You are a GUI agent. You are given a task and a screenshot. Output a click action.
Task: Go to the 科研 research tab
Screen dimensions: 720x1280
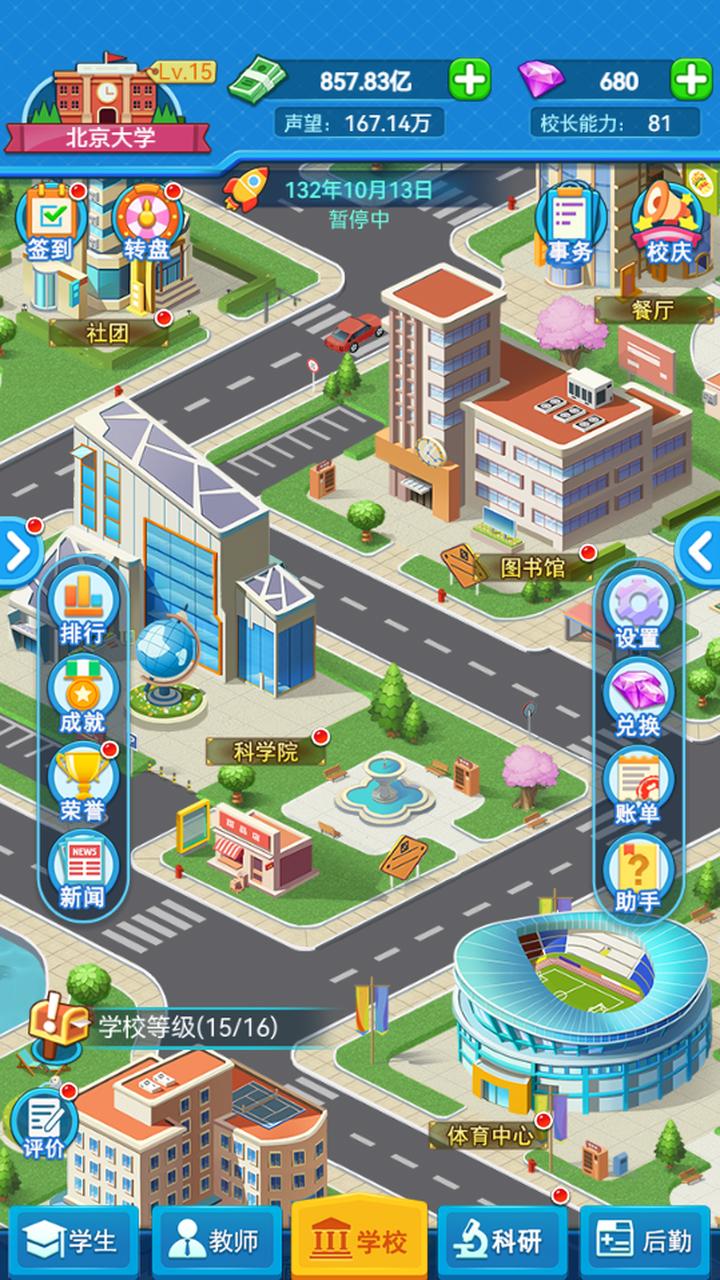pyautogui.click(x=502, y=1242)
